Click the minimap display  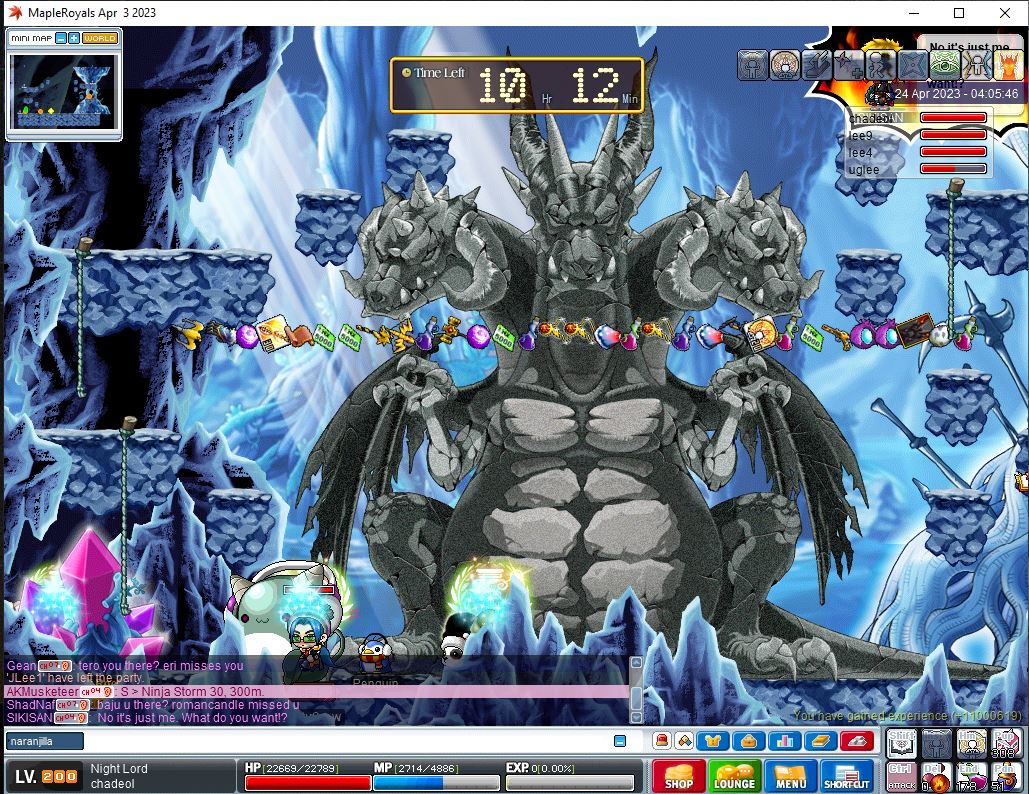tap(64, 90)
